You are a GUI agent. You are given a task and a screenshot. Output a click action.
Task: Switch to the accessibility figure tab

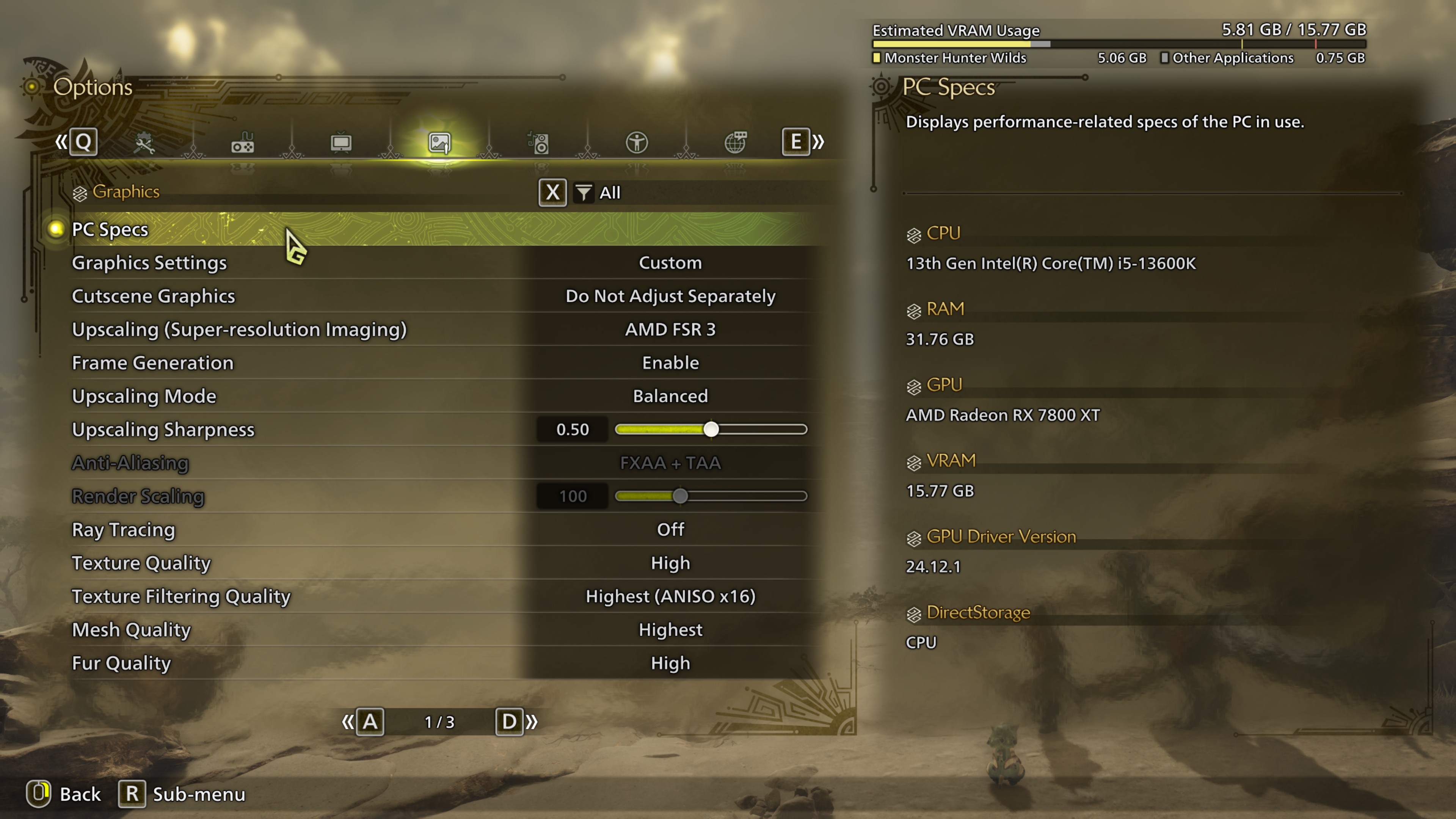point(637,143)
